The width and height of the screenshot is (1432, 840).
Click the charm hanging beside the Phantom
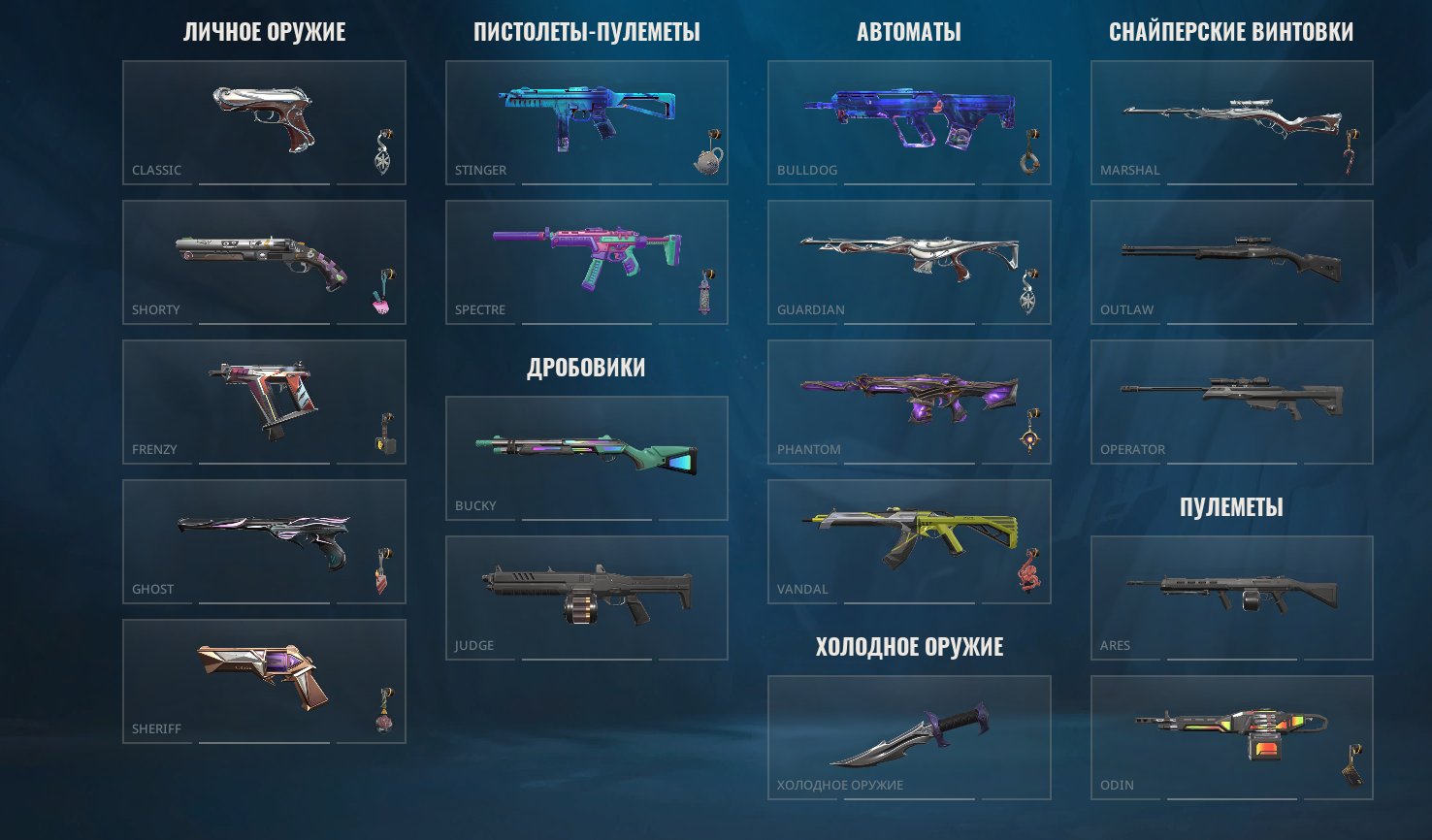point(1028,436)
